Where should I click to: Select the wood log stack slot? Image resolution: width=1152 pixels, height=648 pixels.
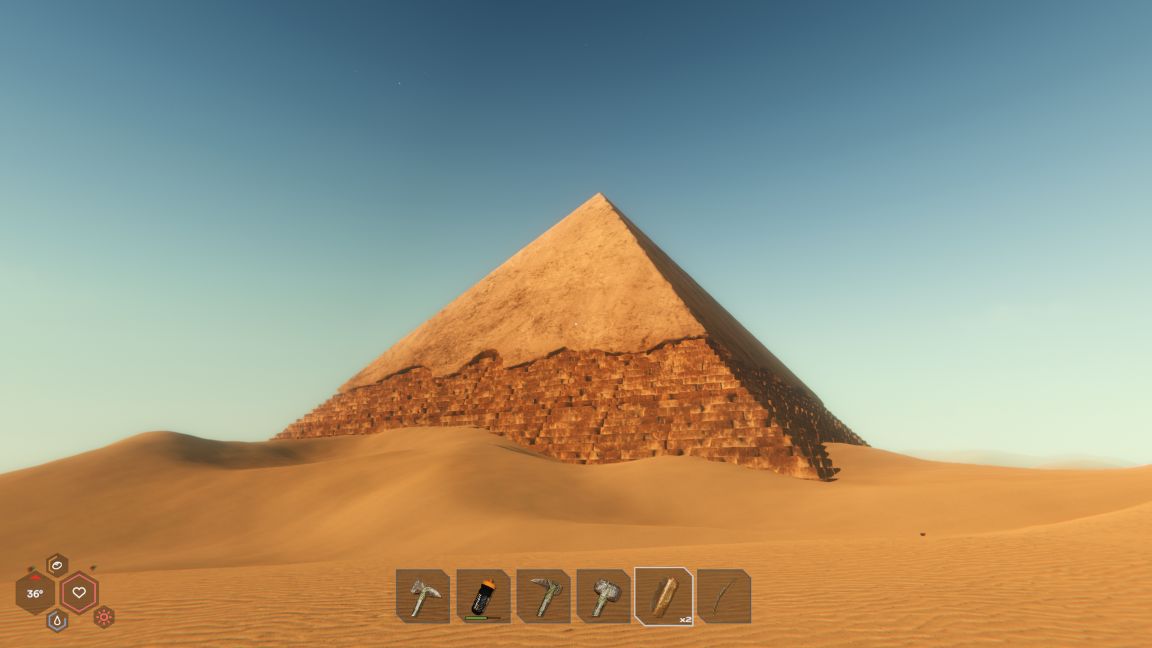[x=664, y=597]
